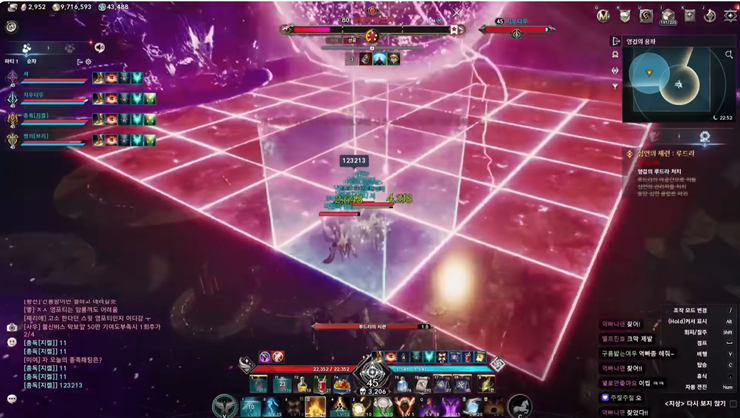Click the 다시 보지 않기 checkbox
Image resolution: width=740 pixels, height=418 pixels.
pyautogui.click(x=733, y=404)
